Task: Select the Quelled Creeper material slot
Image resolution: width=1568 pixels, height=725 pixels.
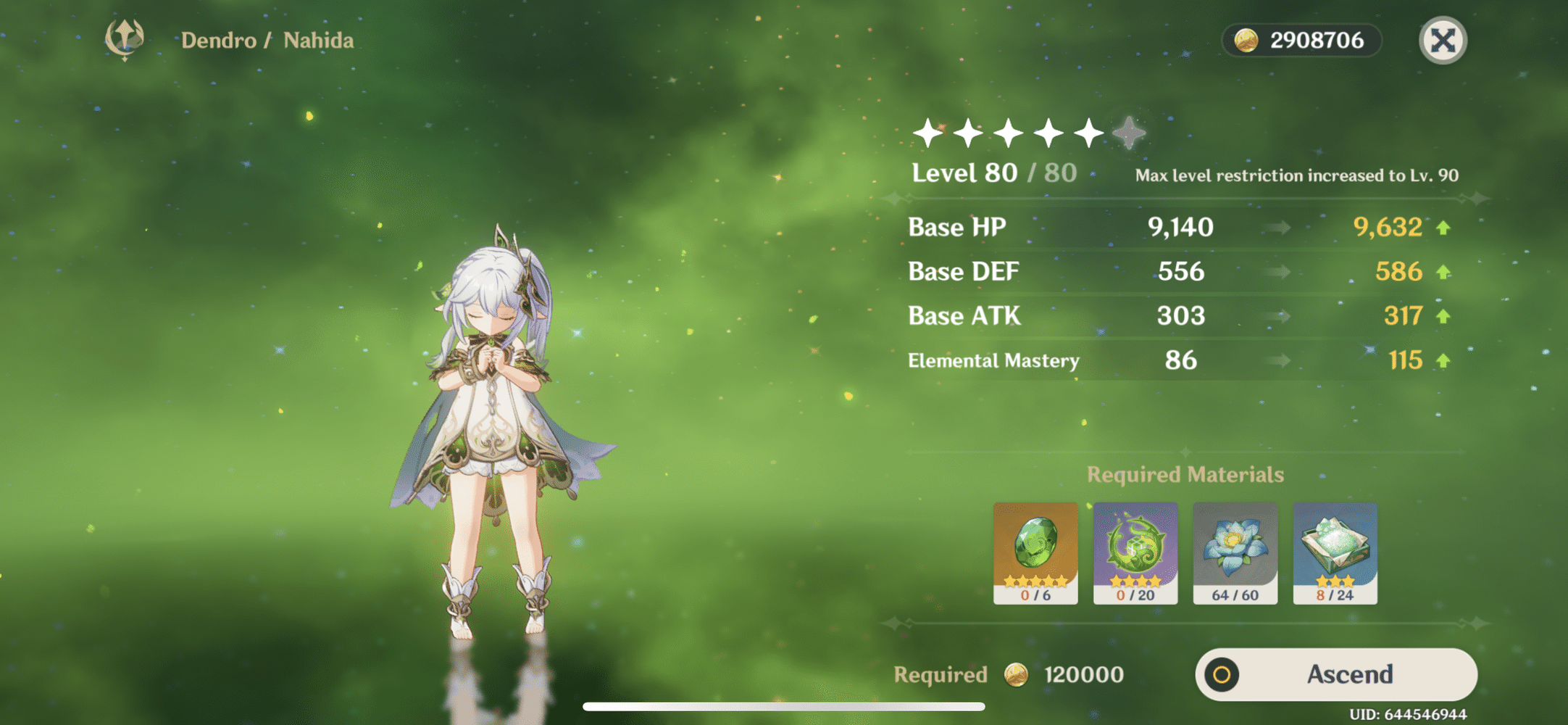Action: tap(1135, 553)
